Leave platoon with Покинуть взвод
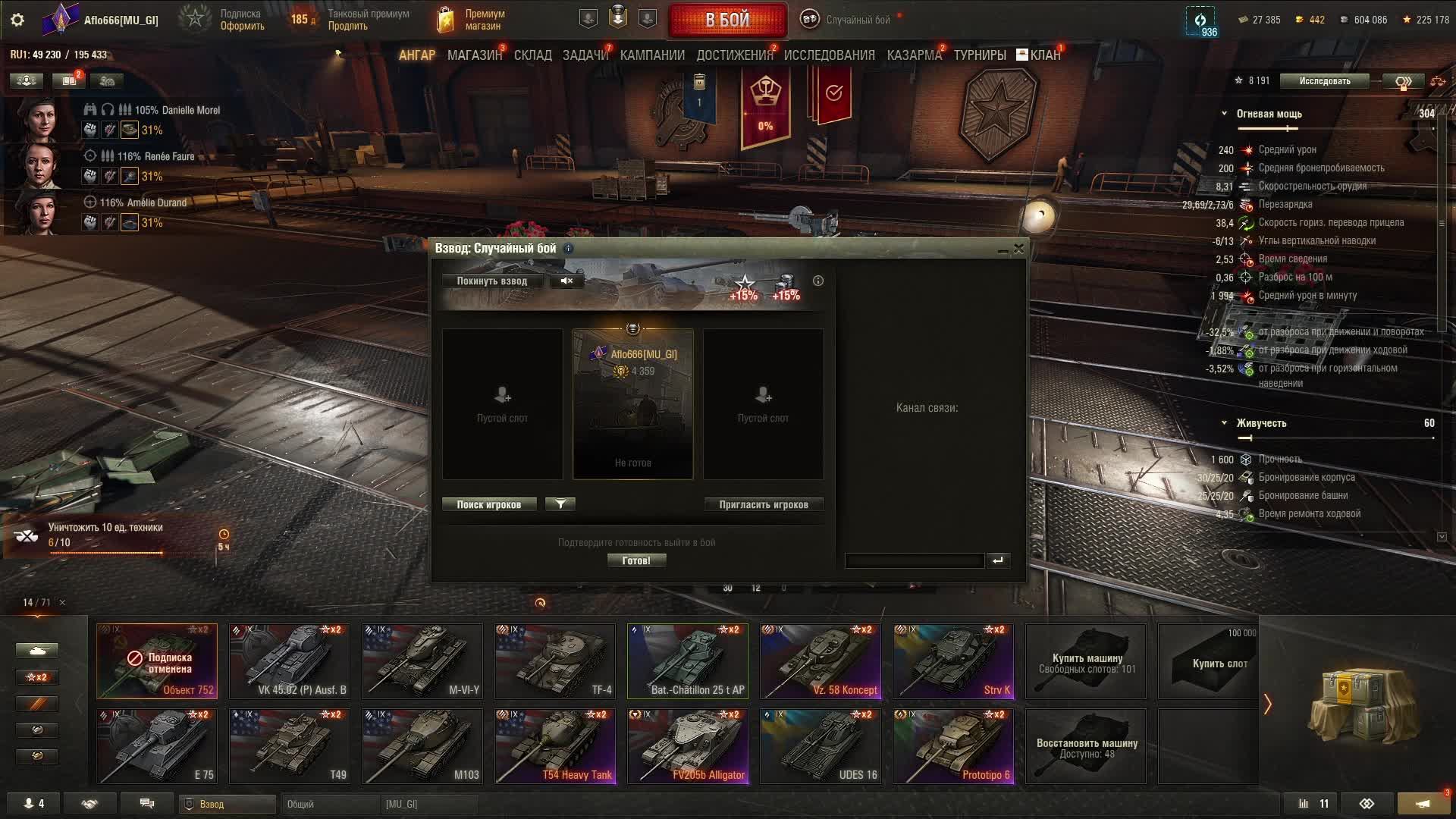The image size is (1456, 819). coord(491,281)
